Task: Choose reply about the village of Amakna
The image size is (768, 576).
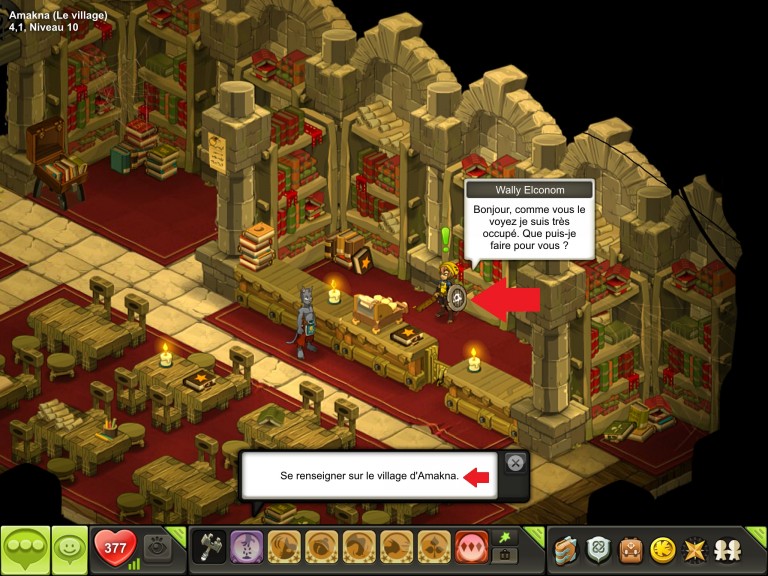Action: click(x=369, y=477)
